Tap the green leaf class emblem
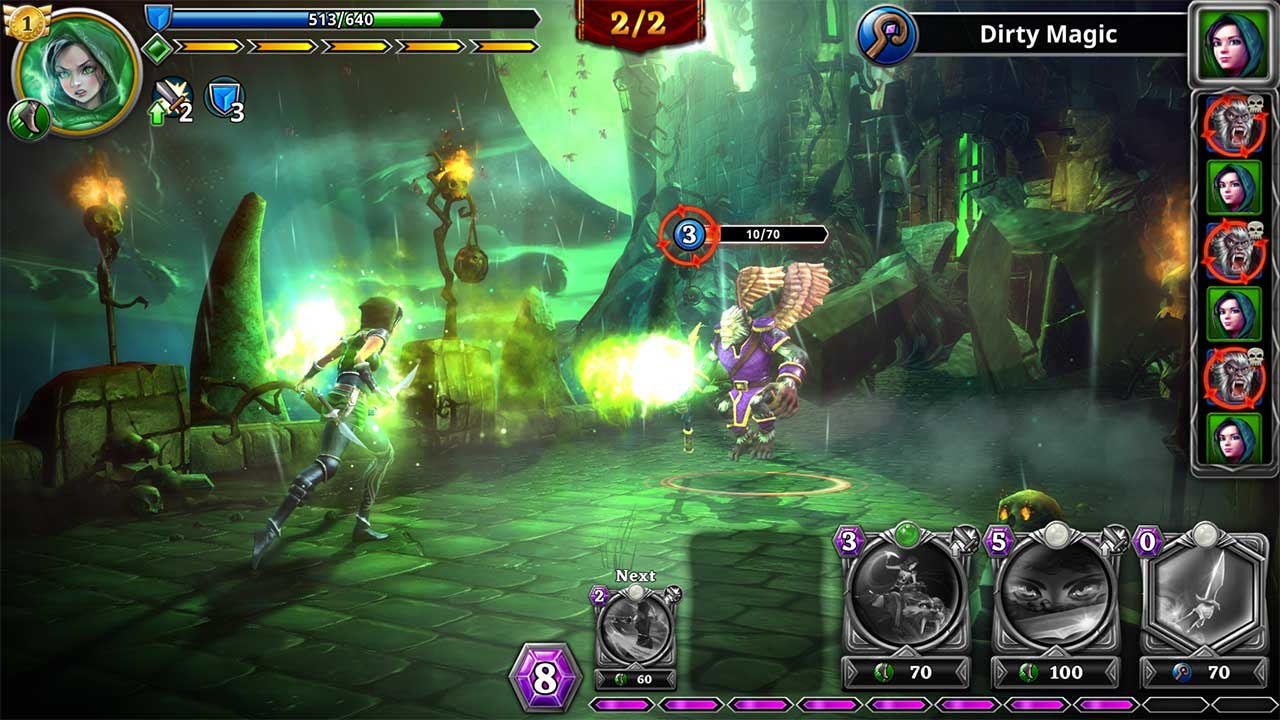The width and height of the screenshot is (1280, 720). tap(28, 120)
